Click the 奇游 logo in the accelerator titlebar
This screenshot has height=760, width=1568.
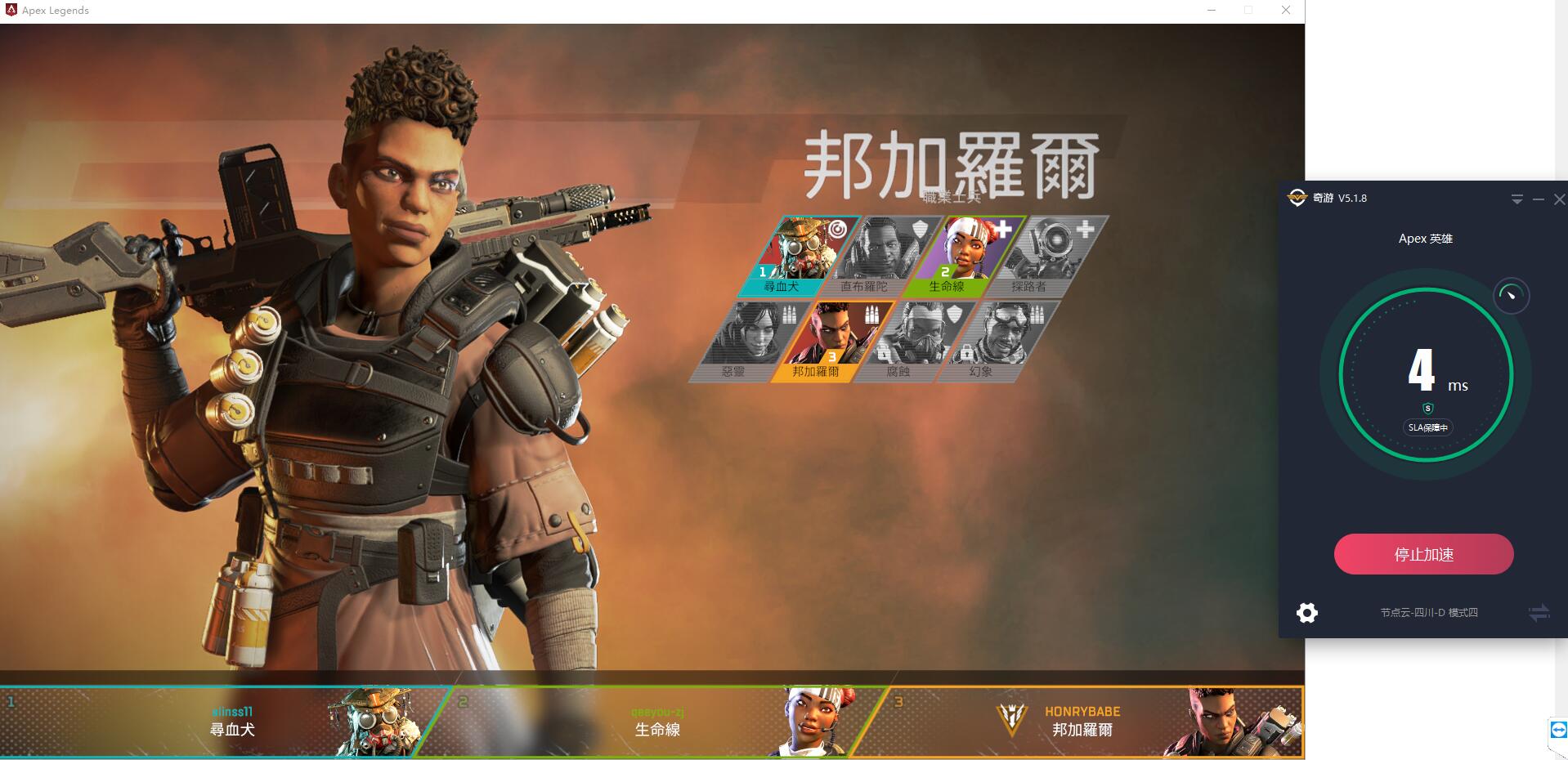(x=1297, y=198)
